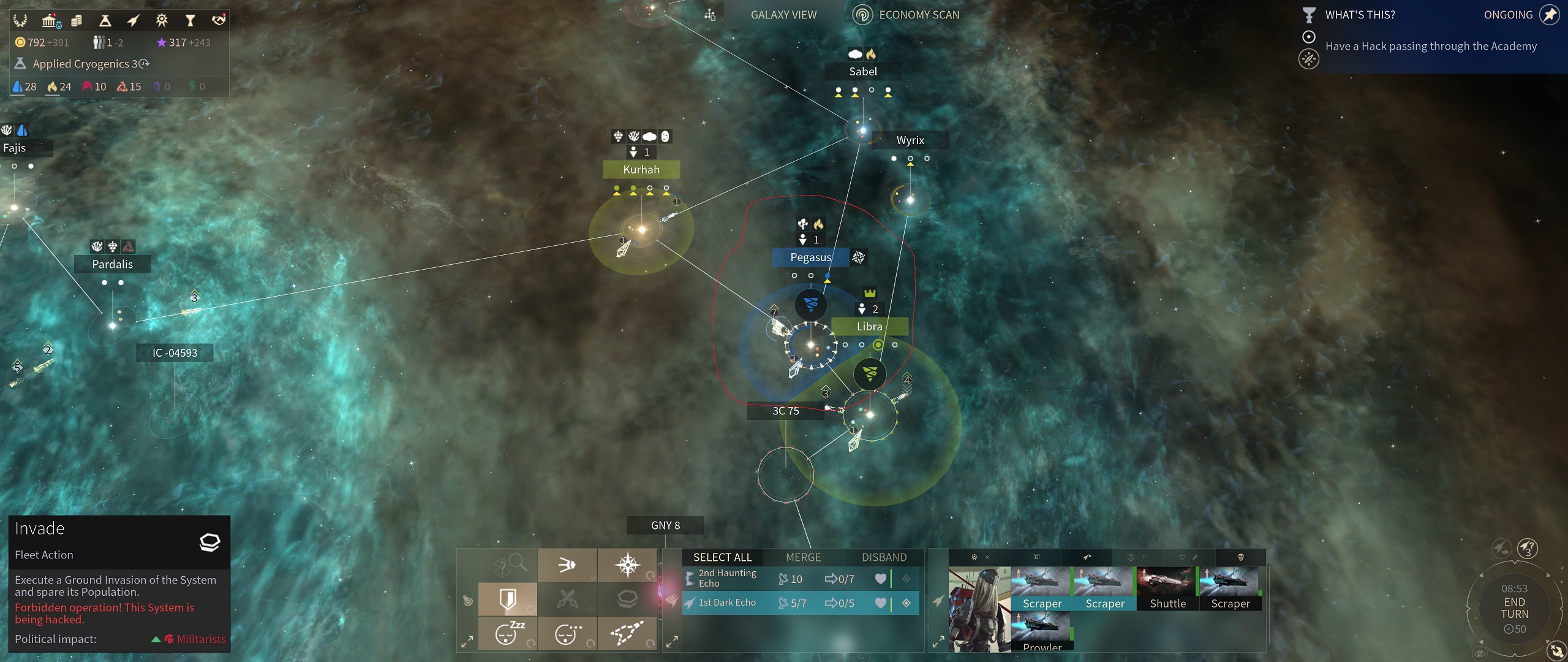The image size is (1568, 662).
Task: Switch to Galaxy View
Action: (783, 15)
